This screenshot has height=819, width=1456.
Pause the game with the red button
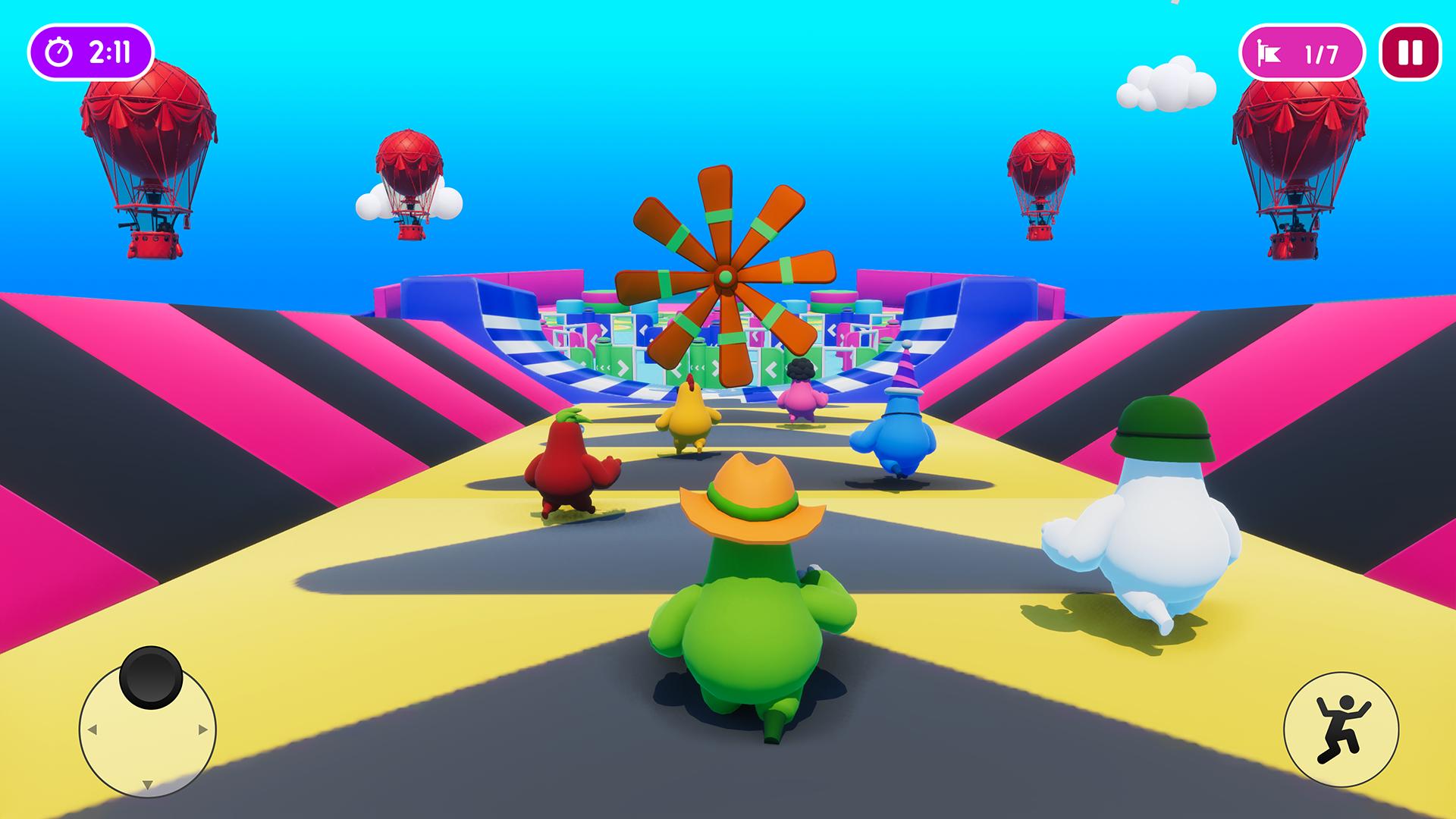pos(1410,53)
